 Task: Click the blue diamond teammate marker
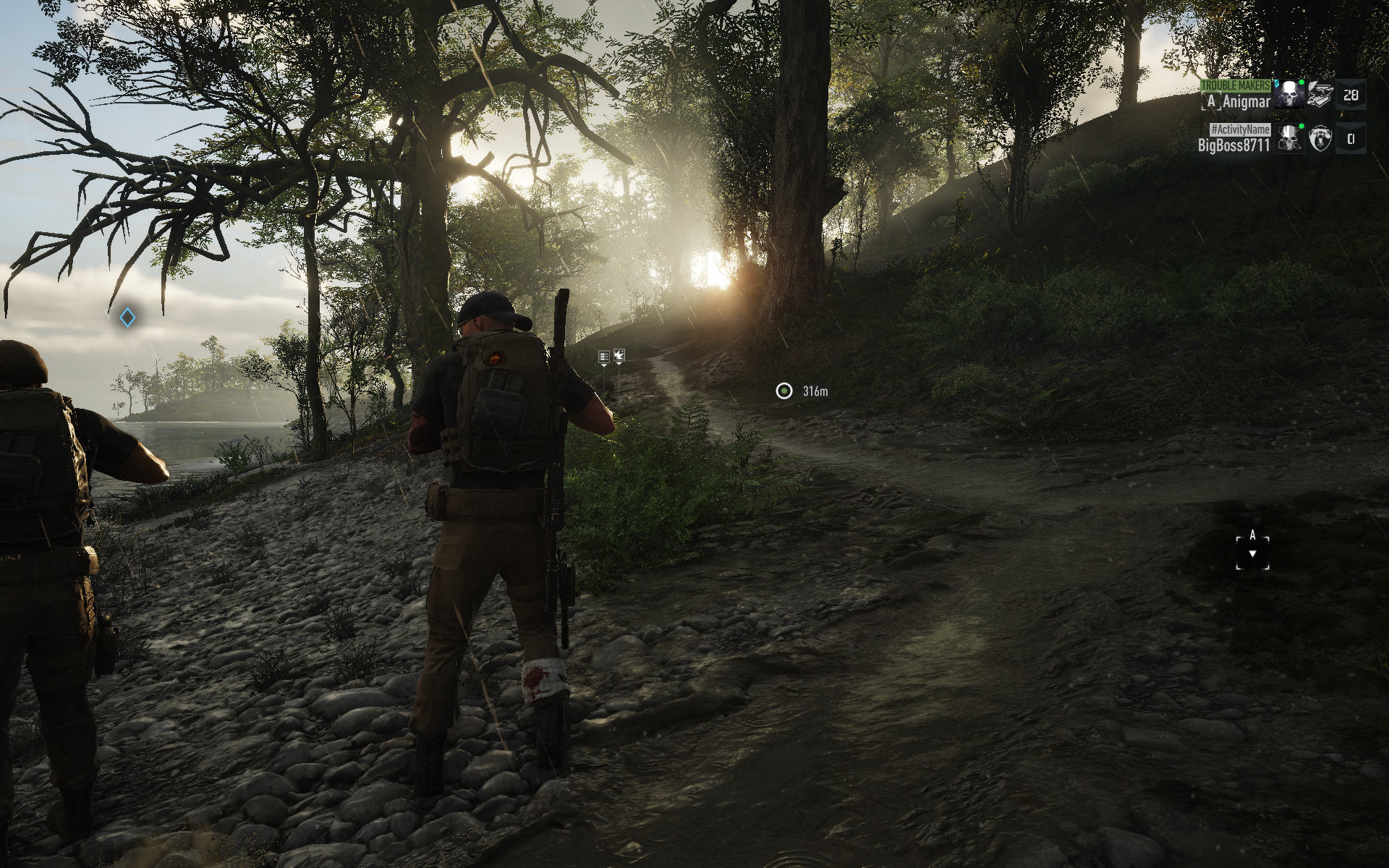click(127, 318)
